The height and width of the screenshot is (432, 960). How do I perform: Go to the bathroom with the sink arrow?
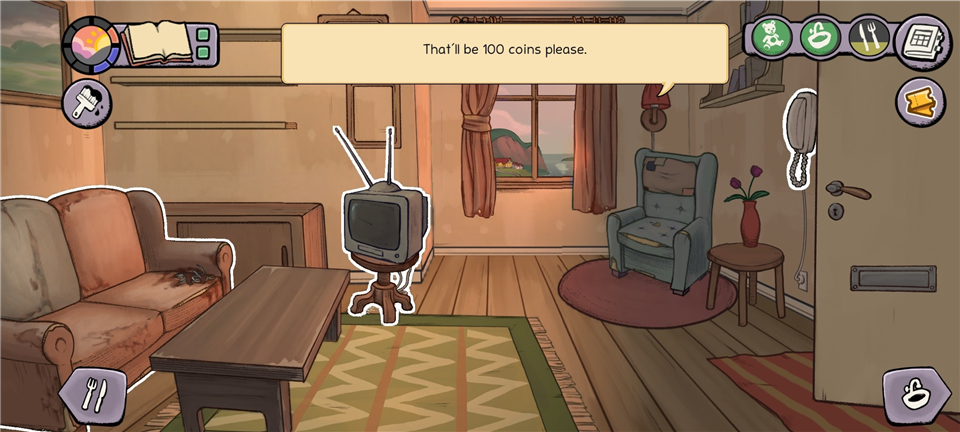coord(915,396)
